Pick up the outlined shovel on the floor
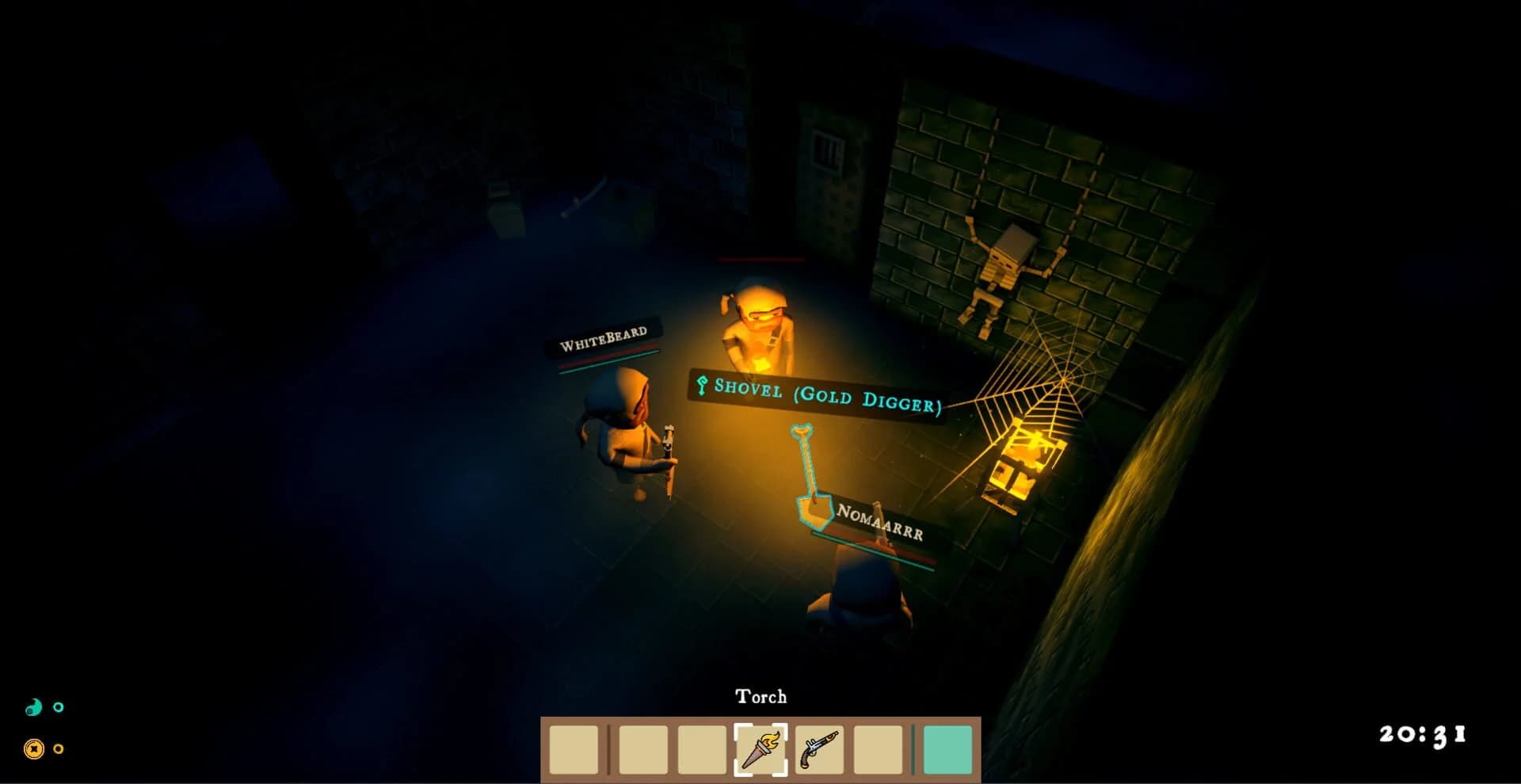Viewport: 1521px width, 784px height. point(806,475)
